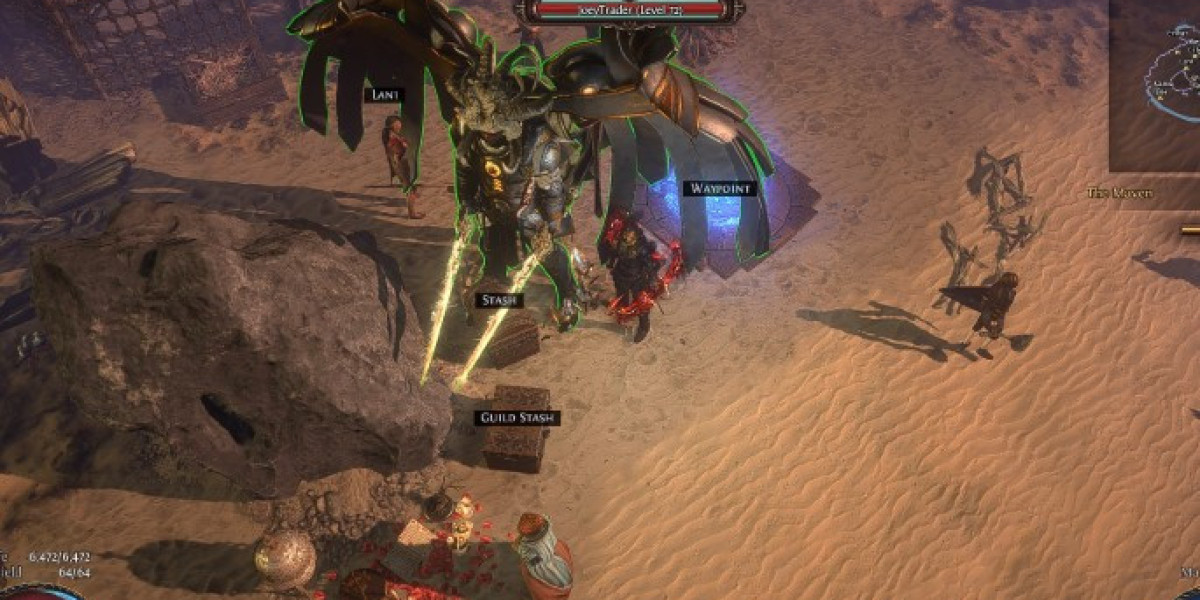Open the Guild Stash label

pyautogui.click(x=518, y=418)
